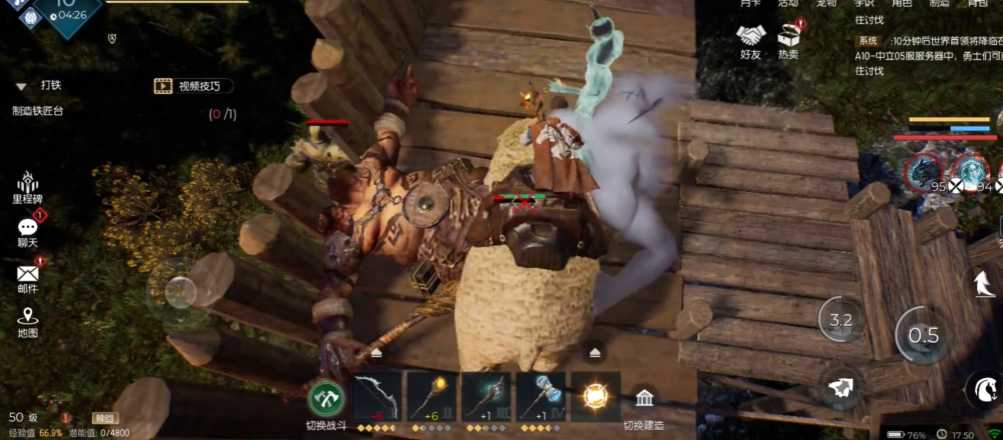Collapse the 打铁 quest tracker arrow
This screenshot has height=440, width=1003.
pyautogui.click(x=21, y=87)
